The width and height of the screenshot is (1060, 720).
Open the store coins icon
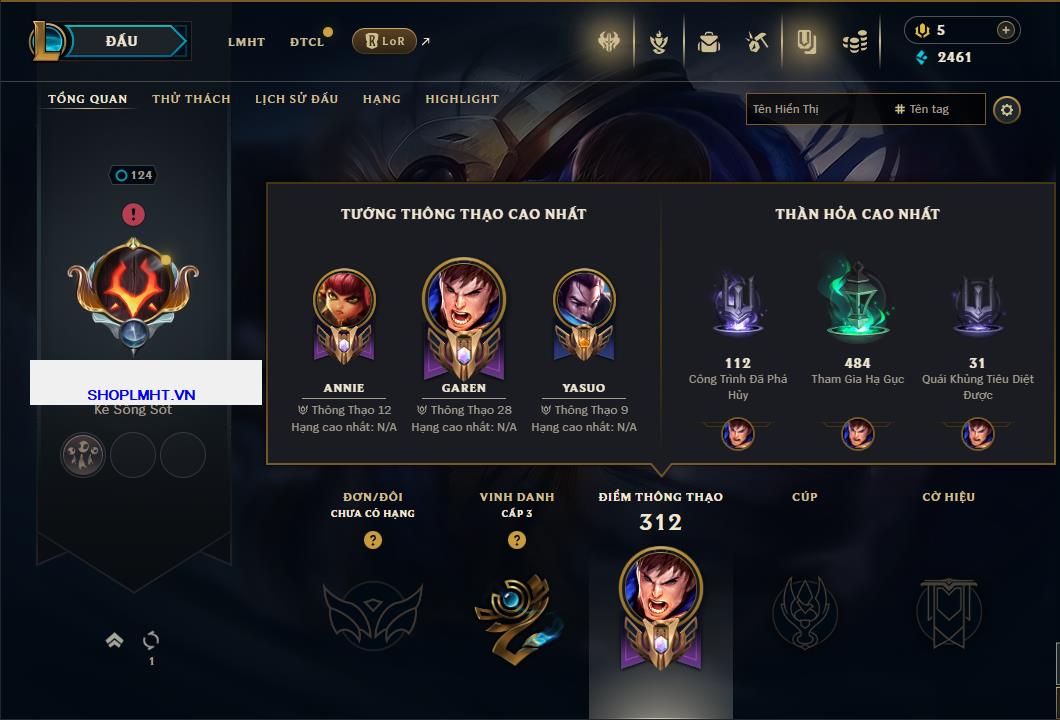click(854, 42)
